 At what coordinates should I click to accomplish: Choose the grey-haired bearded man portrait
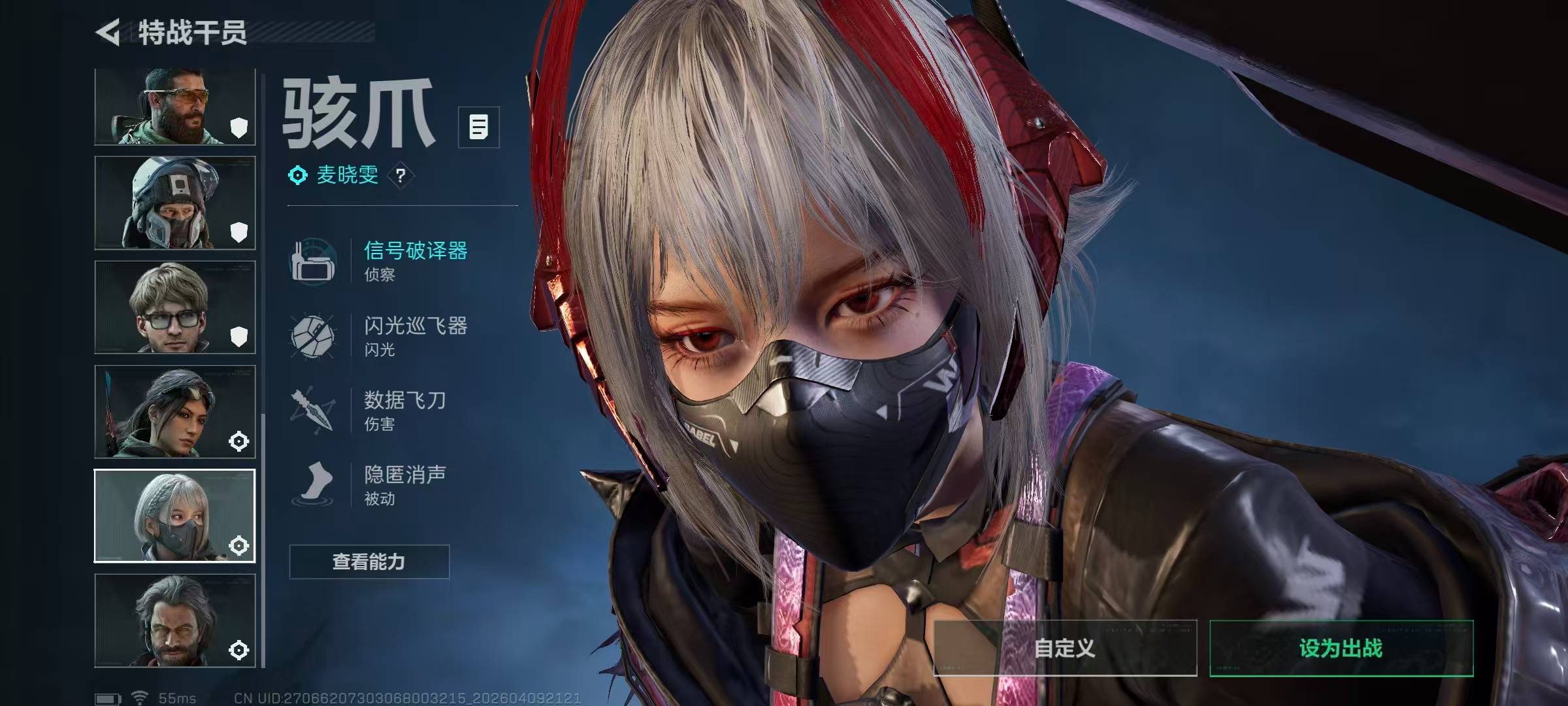174,620
